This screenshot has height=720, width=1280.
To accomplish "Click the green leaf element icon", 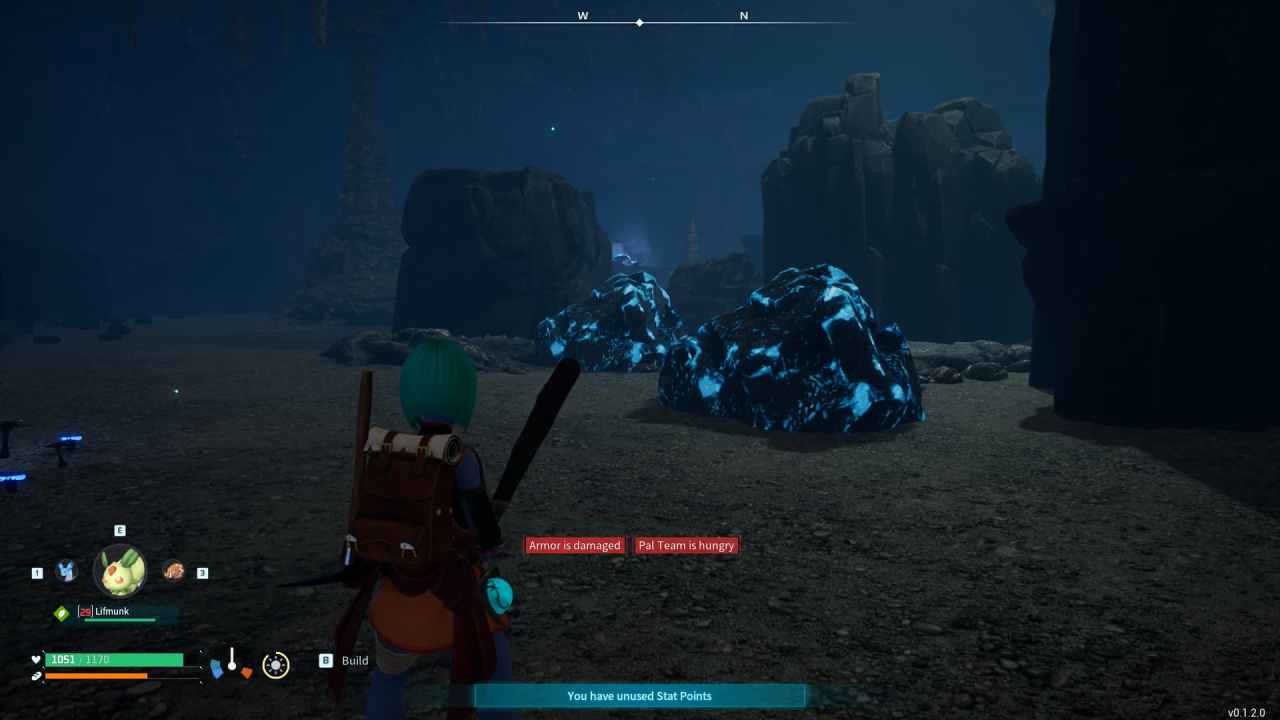I will coord(62,613).
